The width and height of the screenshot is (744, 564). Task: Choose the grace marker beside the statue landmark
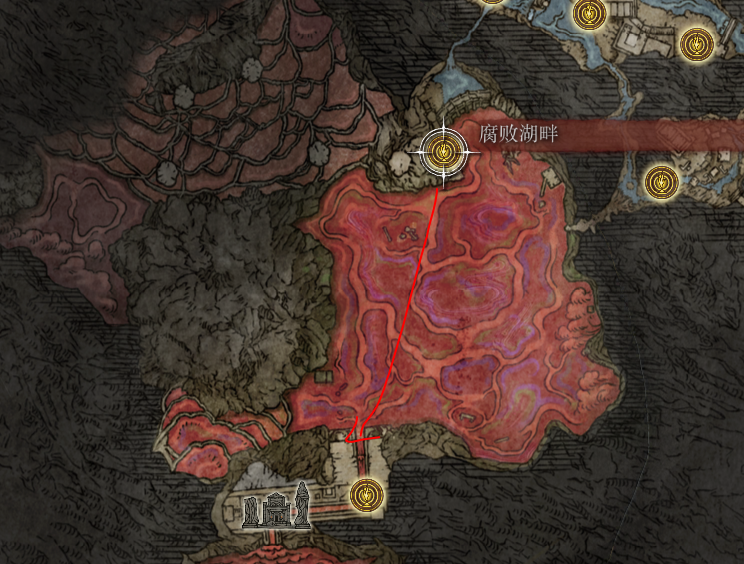coord(367,493)
